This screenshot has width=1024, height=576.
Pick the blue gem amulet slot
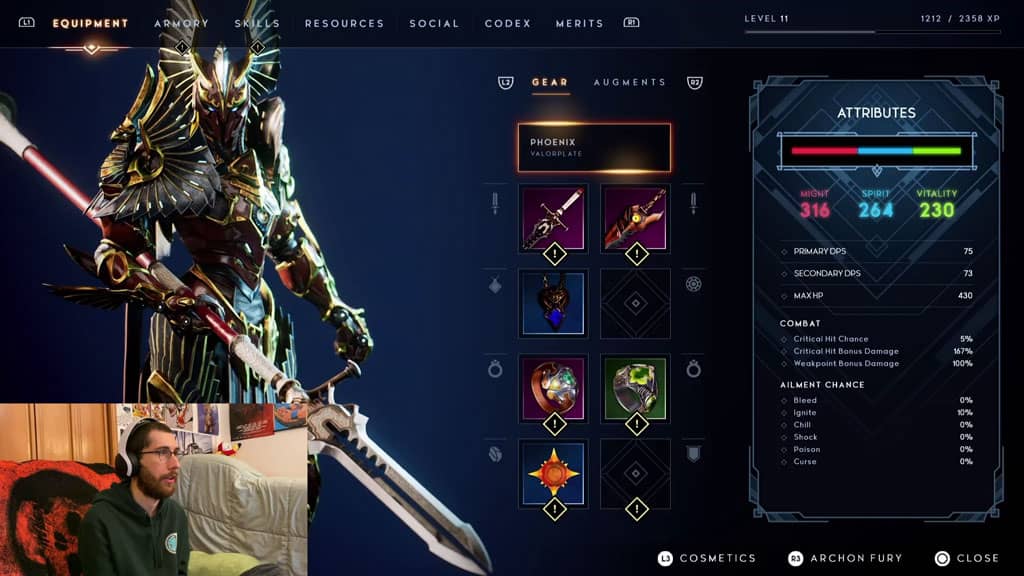pyautogui.click(x=553, y=303)
